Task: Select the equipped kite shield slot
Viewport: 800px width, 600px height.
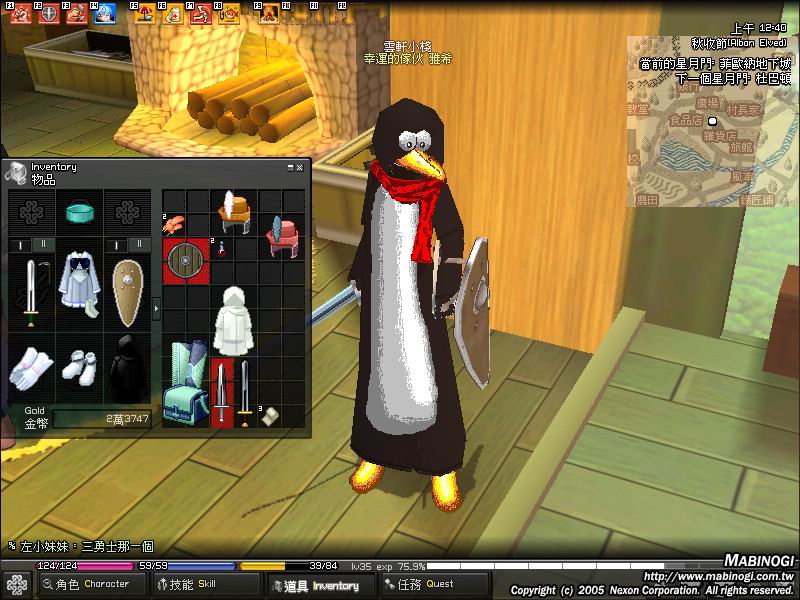Action: (127, 293)
